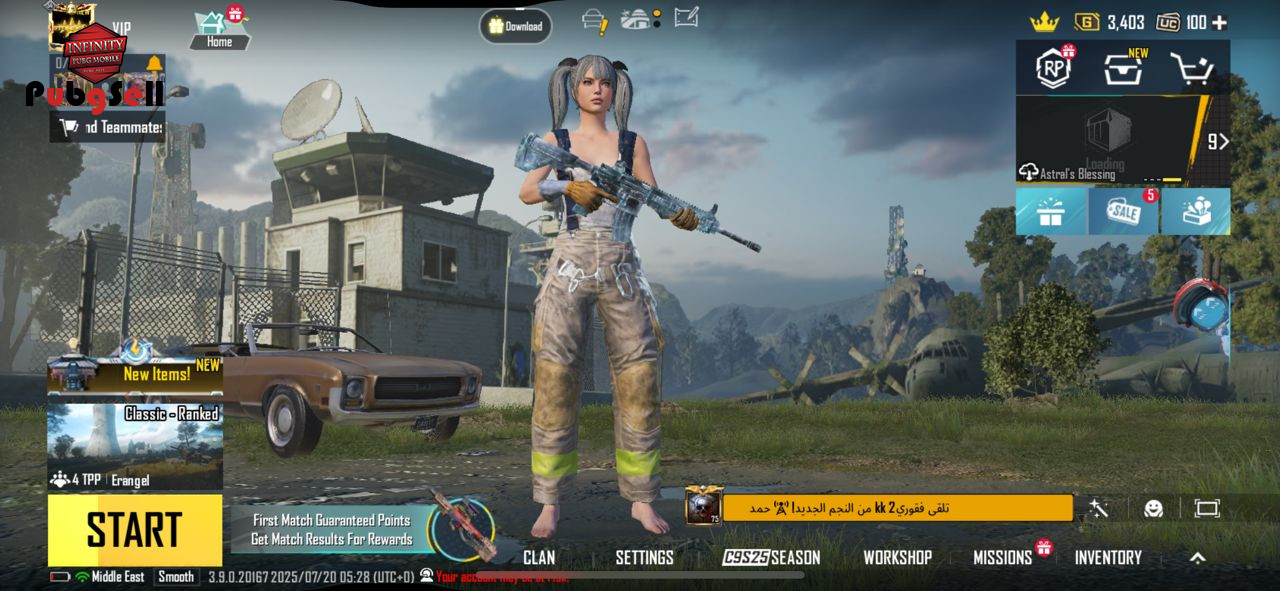Open the New Items banner
The image size is (1280, 591).
[135, 374]
